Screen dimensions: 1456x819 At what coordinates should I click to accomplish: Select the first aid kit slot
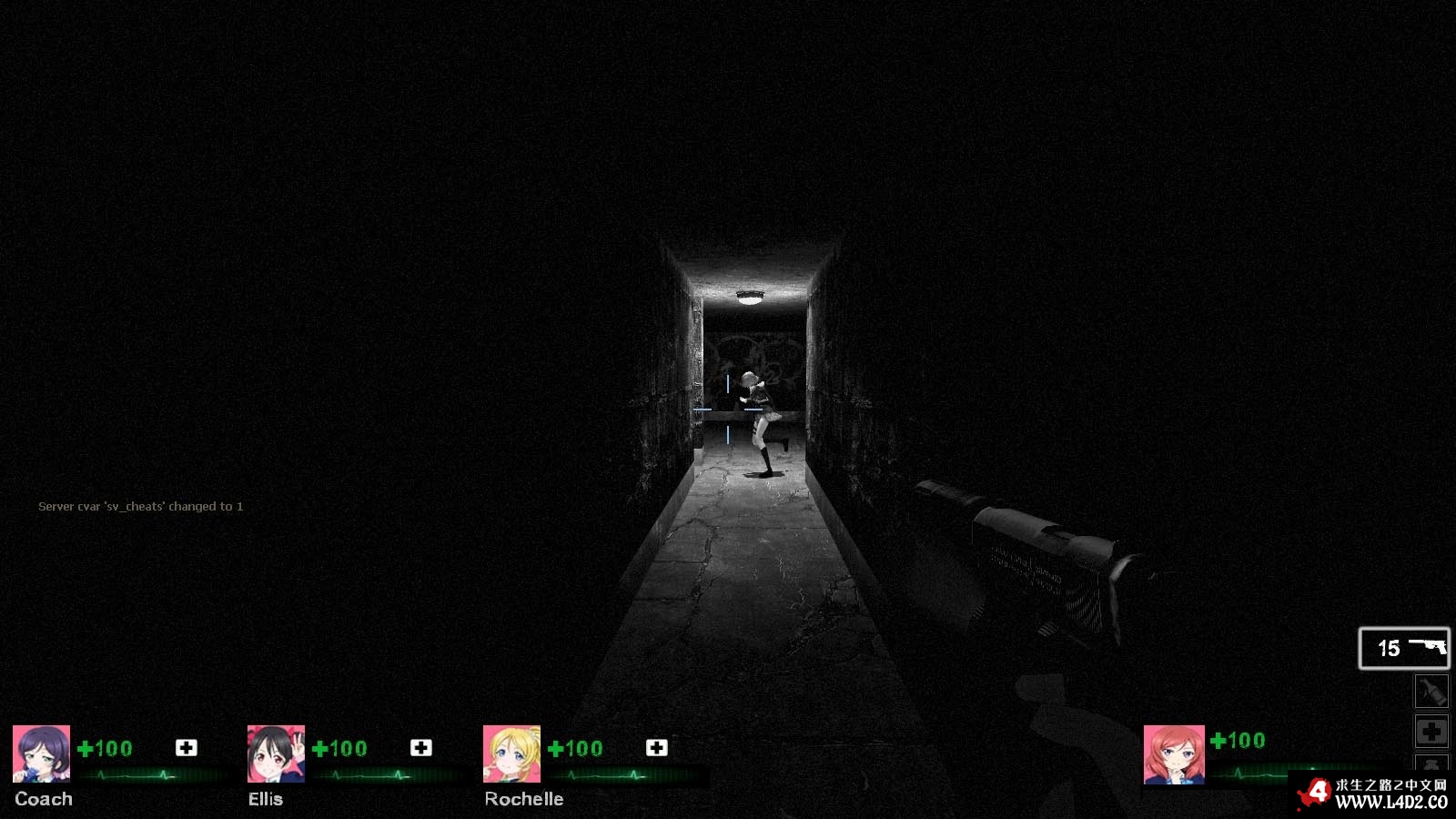click(x=1431, y=731)
